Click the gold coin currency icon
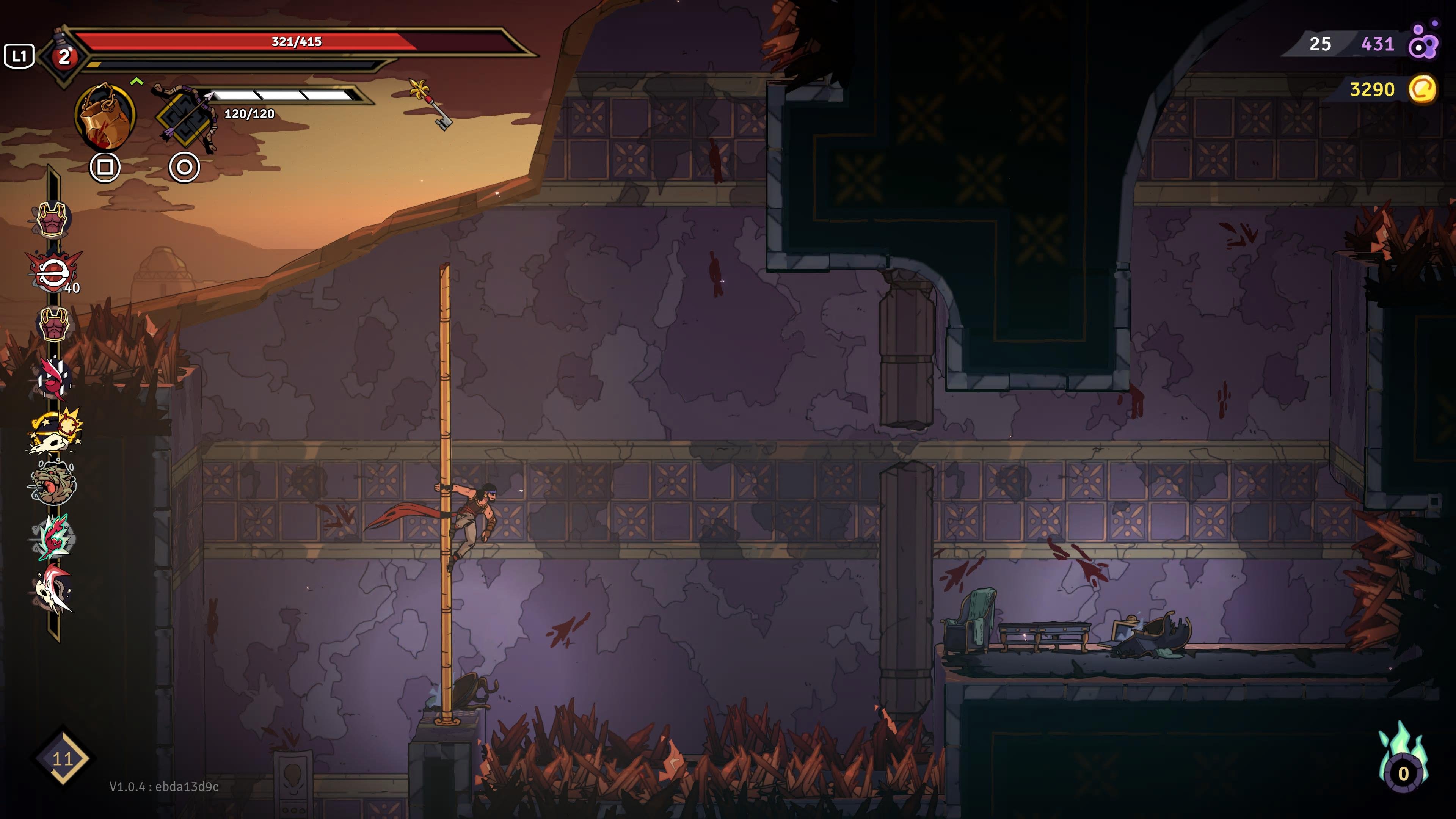 (1422, 89)
